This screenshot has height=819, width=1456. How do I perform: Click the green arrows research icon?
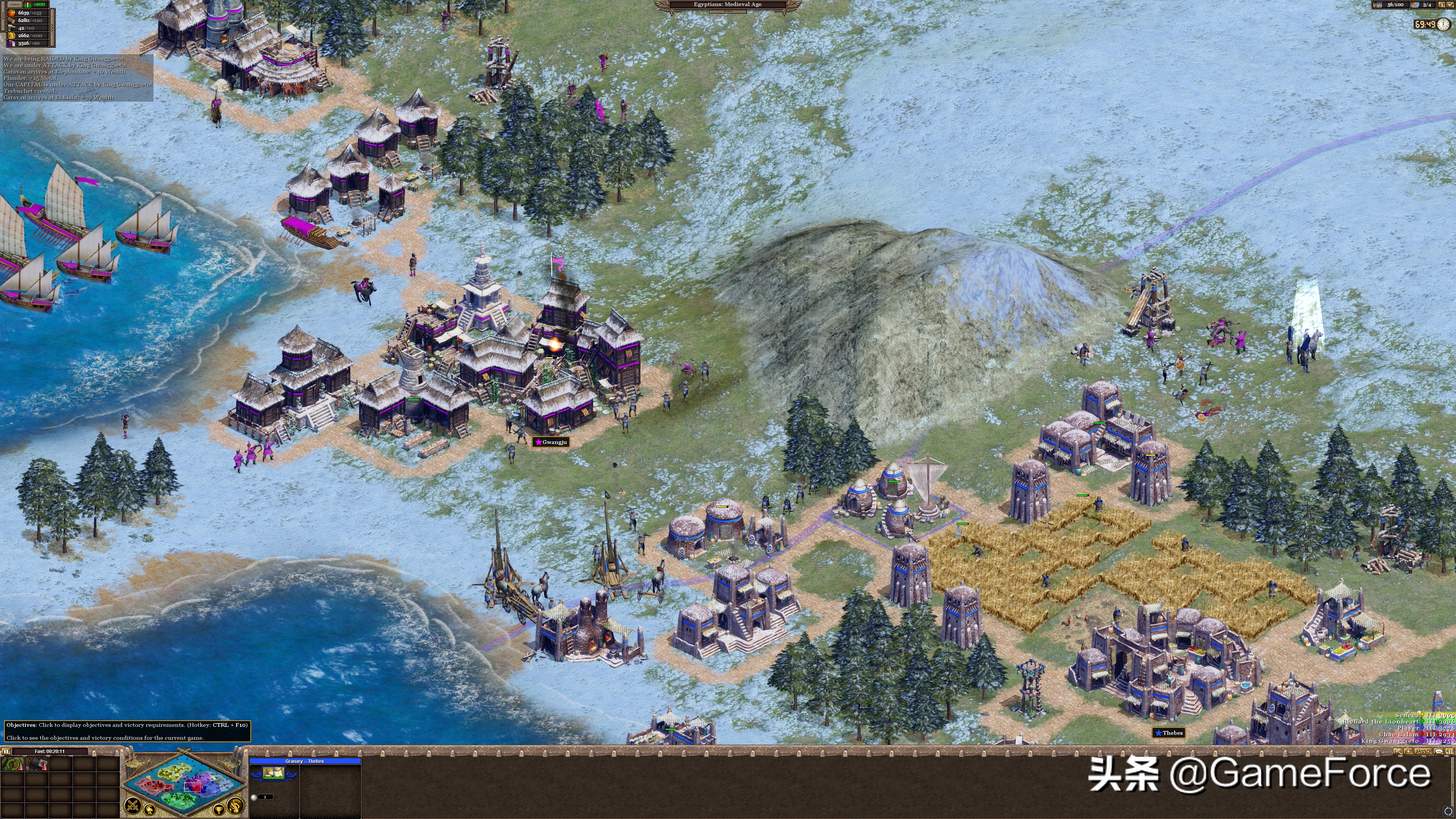click(x=12, y=764)
